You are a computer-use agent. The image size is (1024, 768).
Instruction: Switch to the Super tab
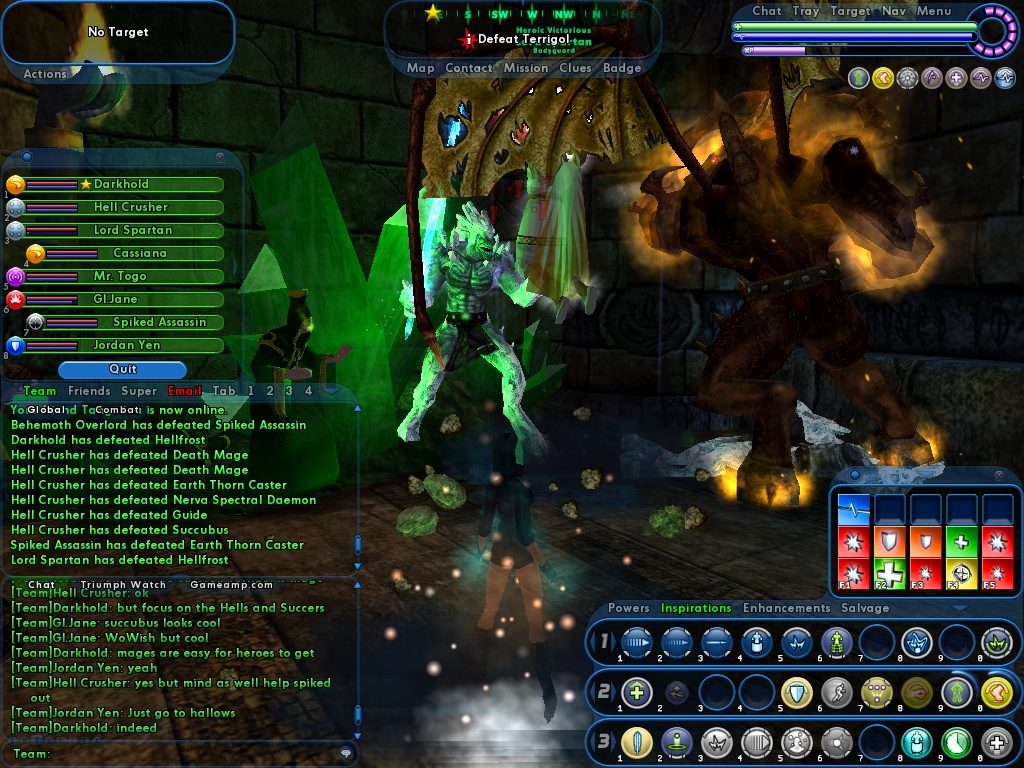pos(139,391)
